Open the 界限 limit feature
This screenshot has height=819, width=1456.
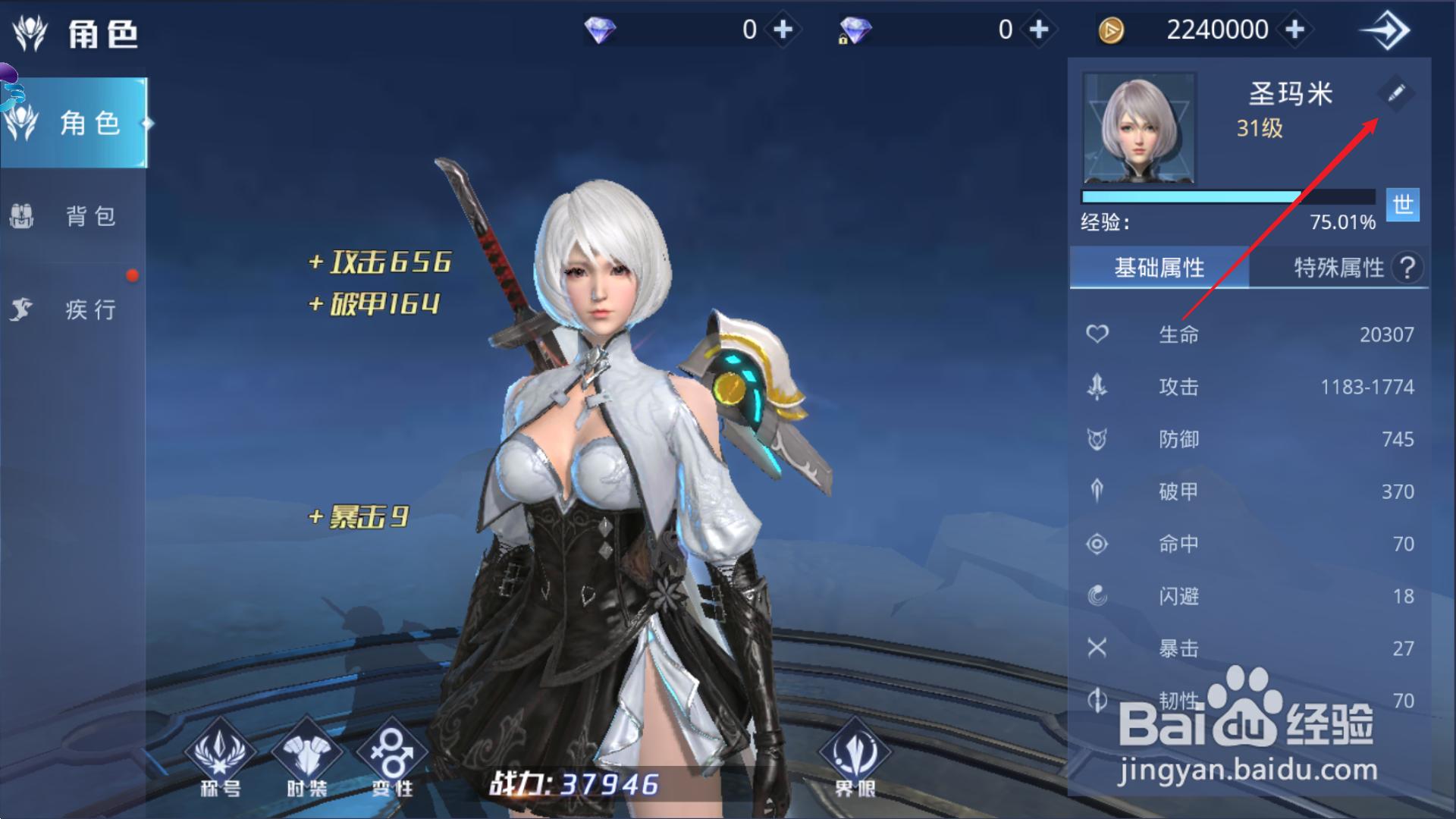point(855,758)
